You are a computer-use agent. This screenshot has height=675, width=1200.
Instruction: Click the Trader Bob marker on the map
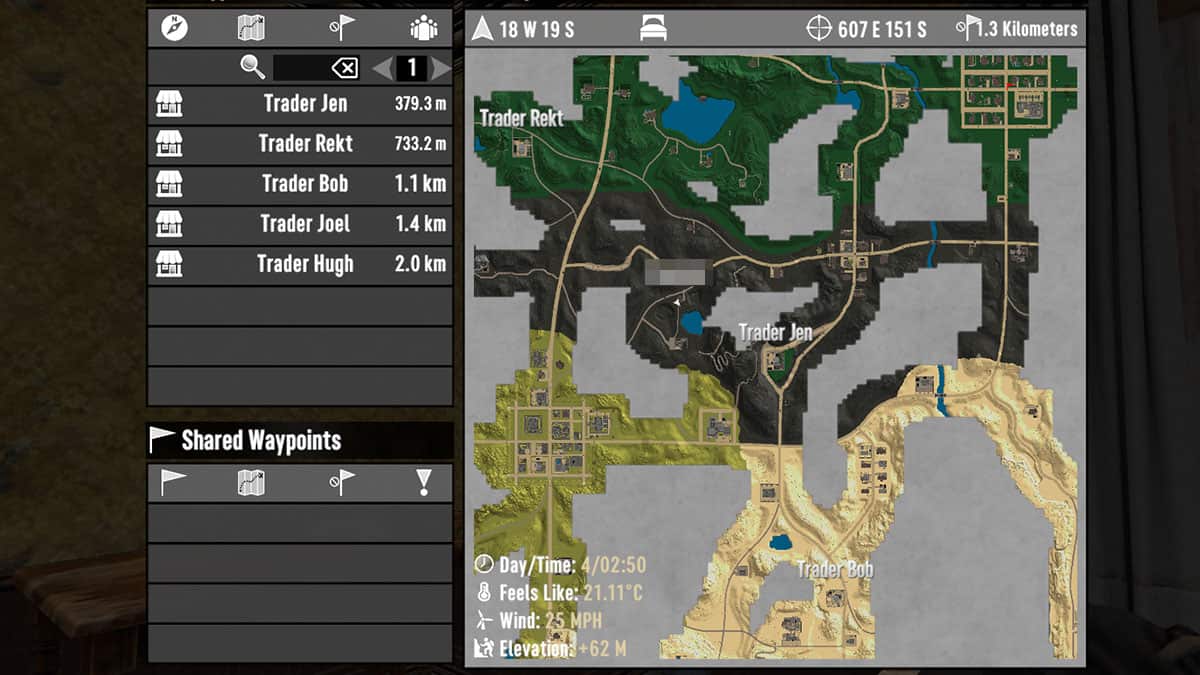coord(834,570)
